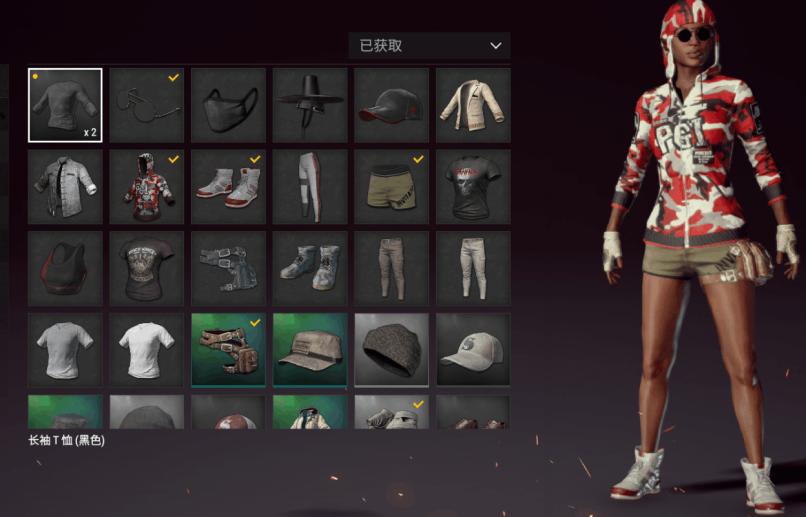Screen dimensions: 806x517
Task: Select the red and white high-top sneakers
Action: (x=229, y=187)
